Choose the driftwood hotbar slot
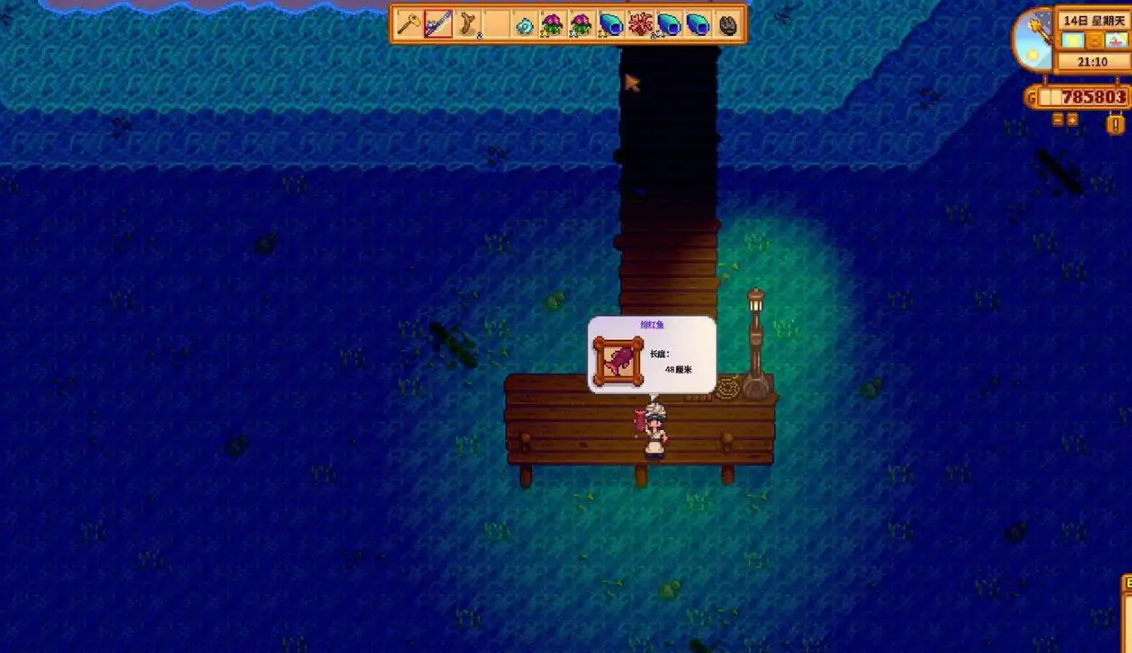1132x653 pixels. click(467, 24)
